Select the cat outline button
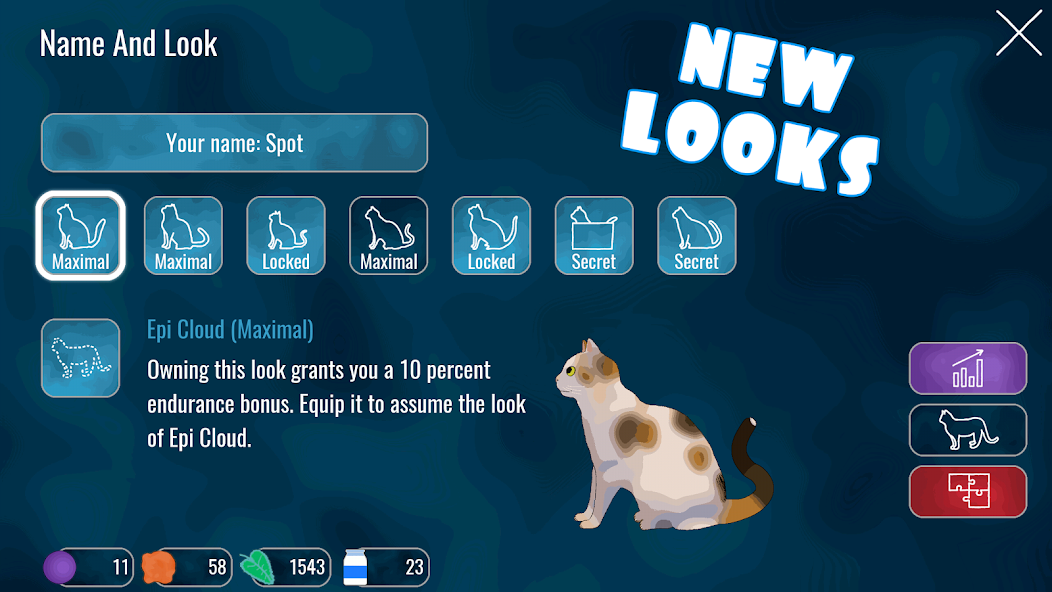This screenshot has height=592, width=1052. coord(967,430)
